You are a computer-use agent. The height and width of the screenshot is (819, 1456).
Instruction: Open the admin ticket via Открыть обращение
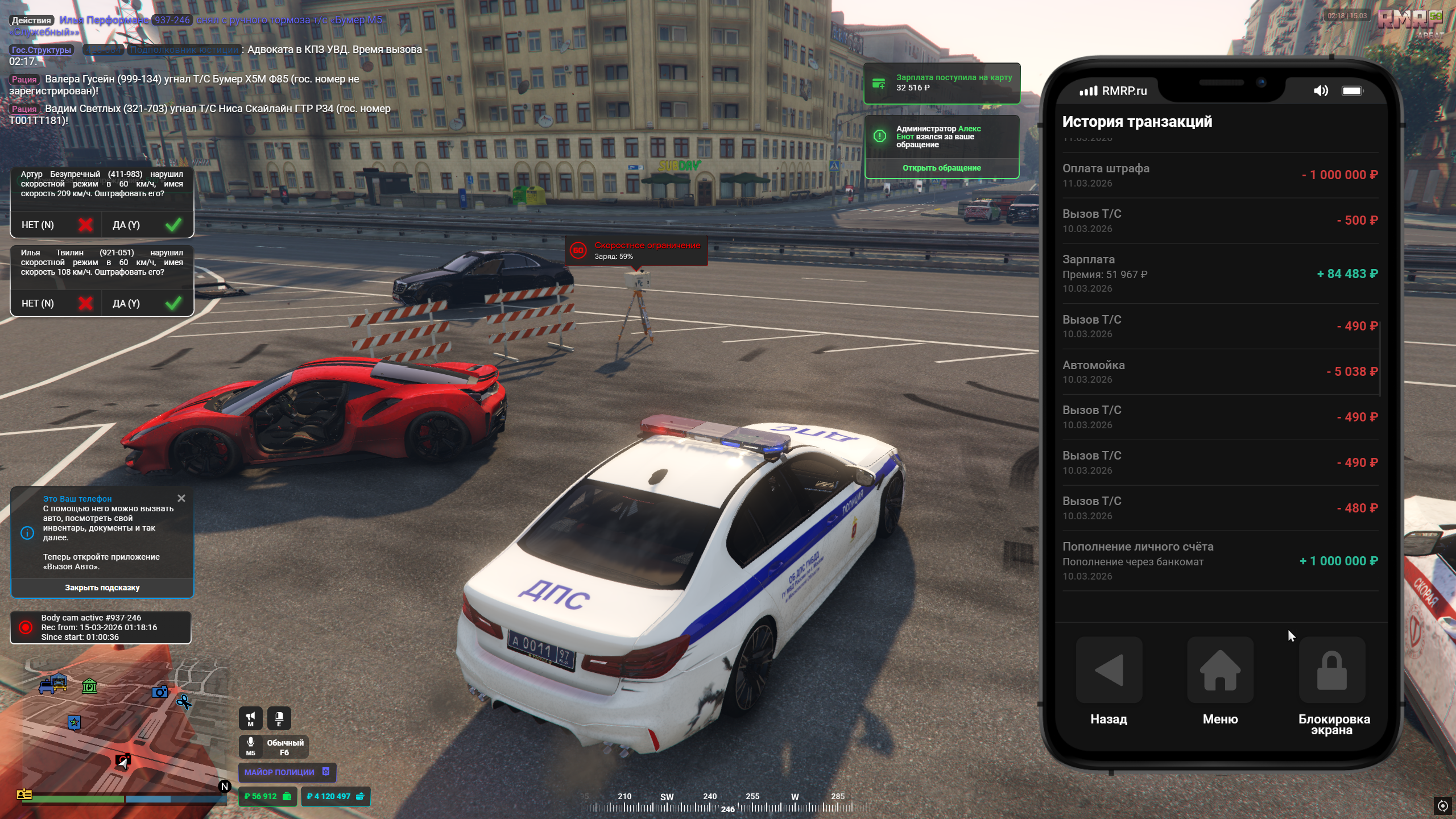(941, 168)
